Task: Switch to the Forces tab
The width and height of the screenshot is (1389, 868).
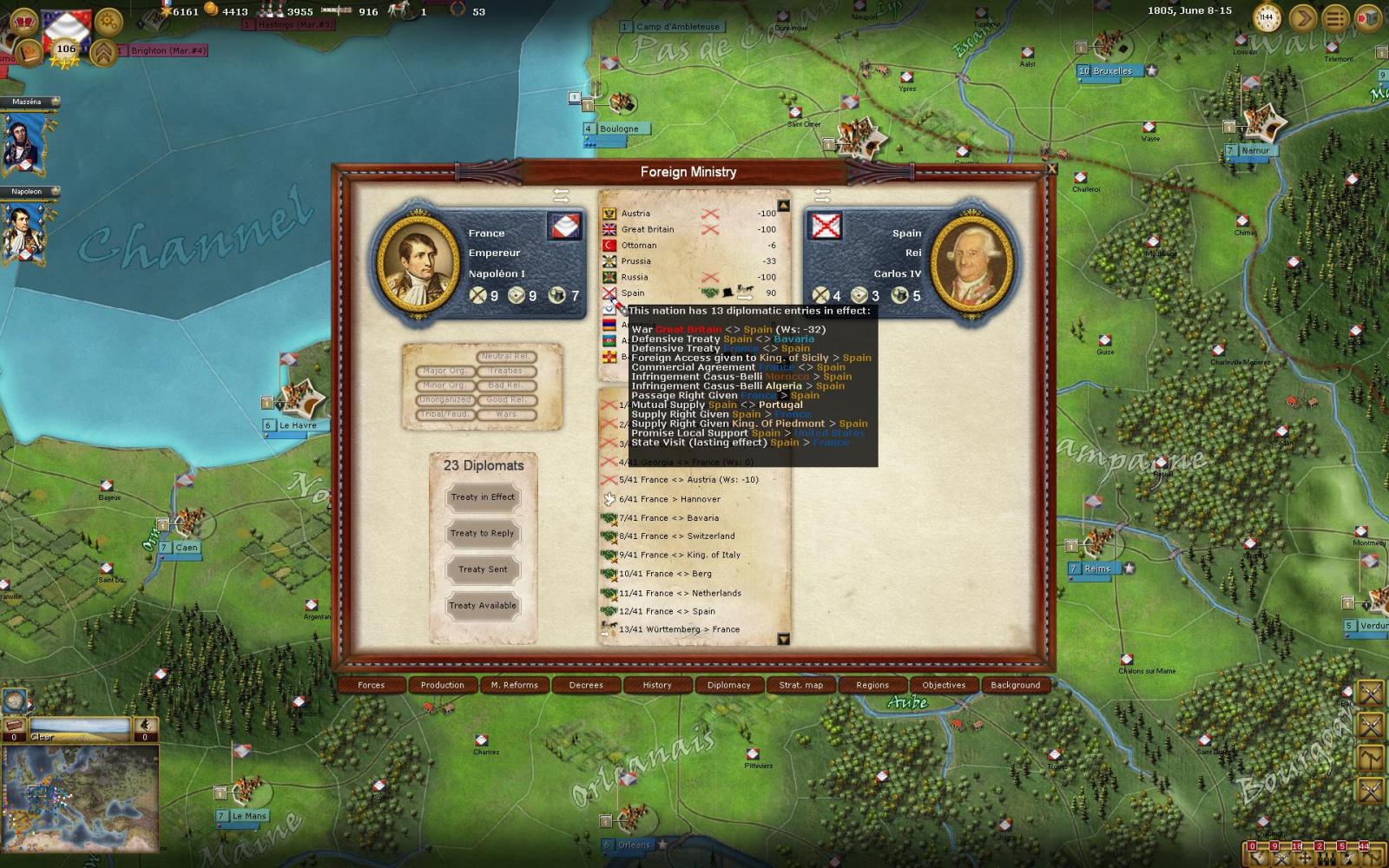Action: tap(372, 685)
